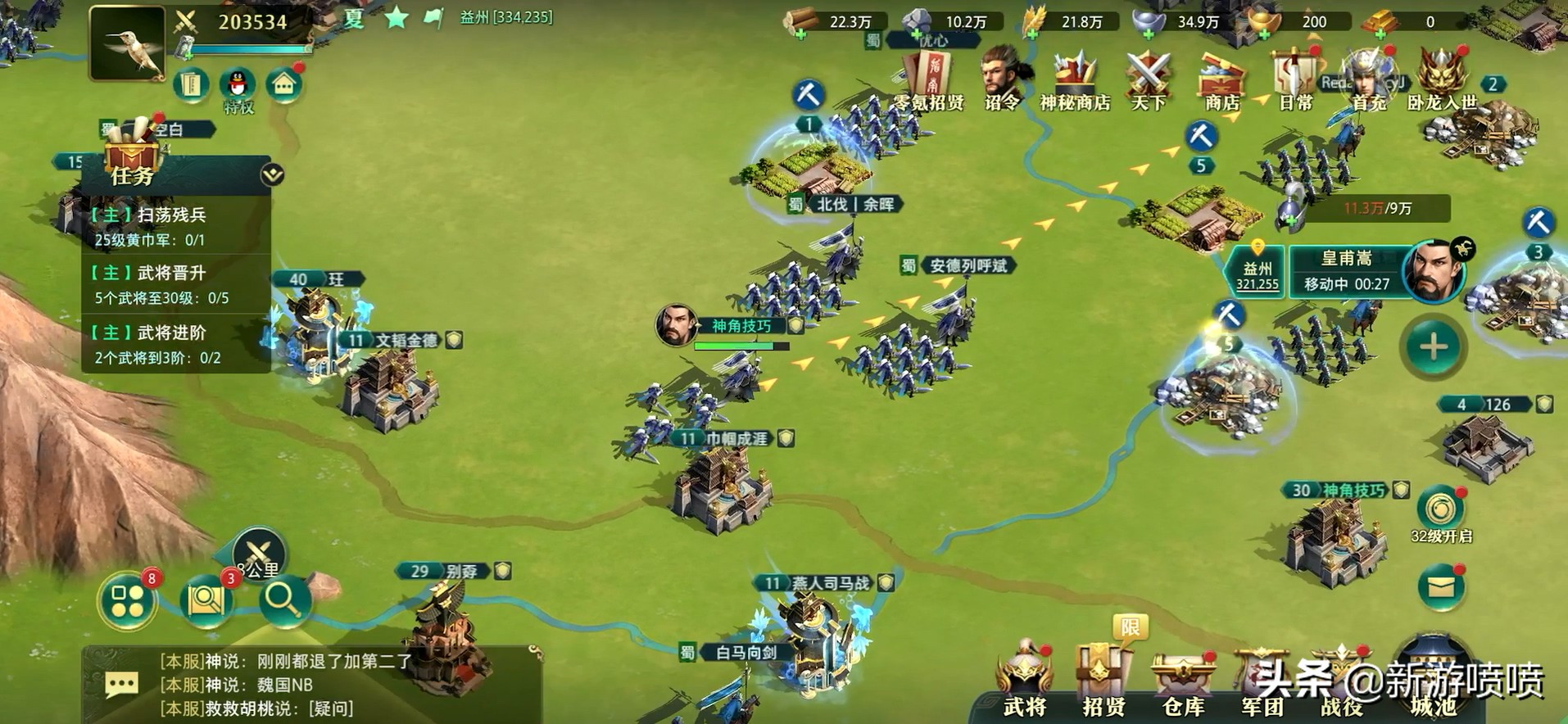Viewport: 1568px width, 724px height.
Task: Open the chat box speech bubble
Action: (x=121, y=684)
